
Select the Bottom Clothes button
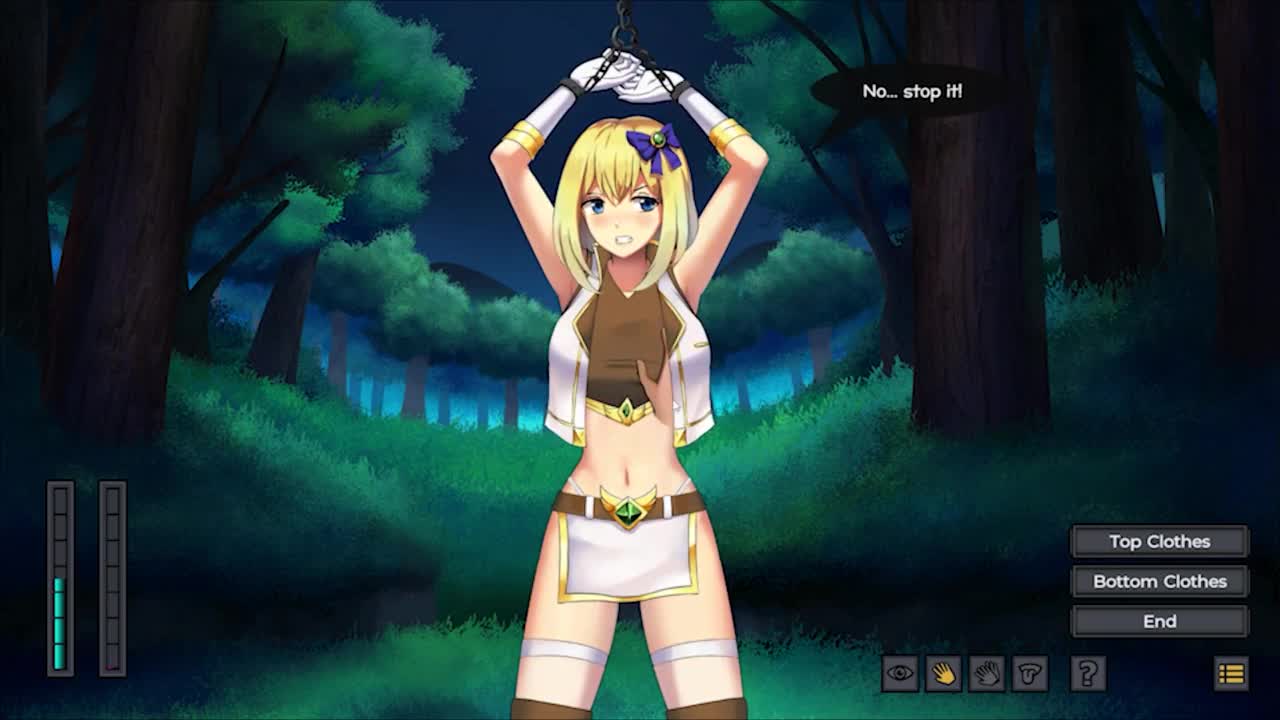click(1159, 581)
